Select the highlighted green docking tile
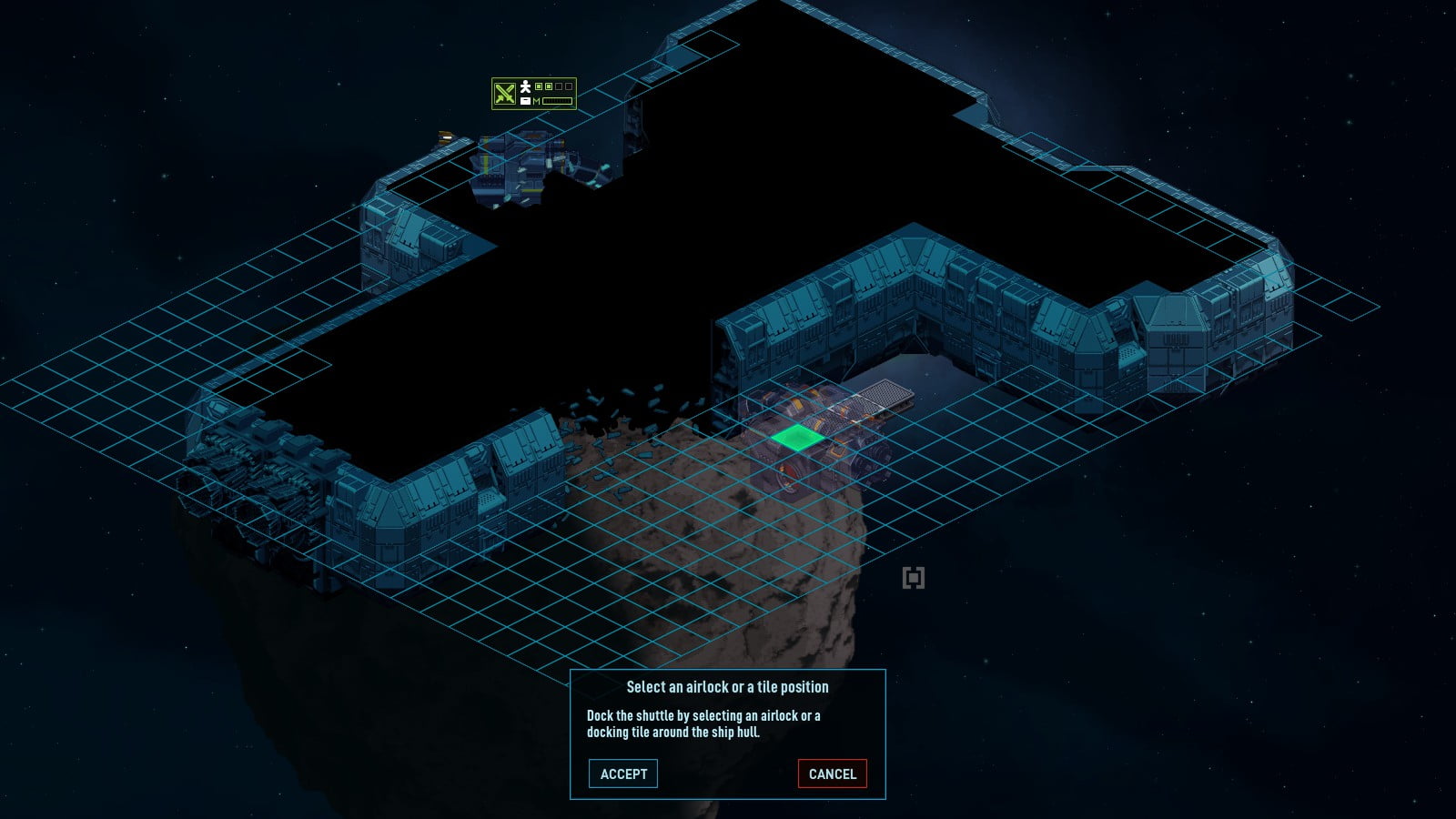The image size is (1456, 819). 798,438
